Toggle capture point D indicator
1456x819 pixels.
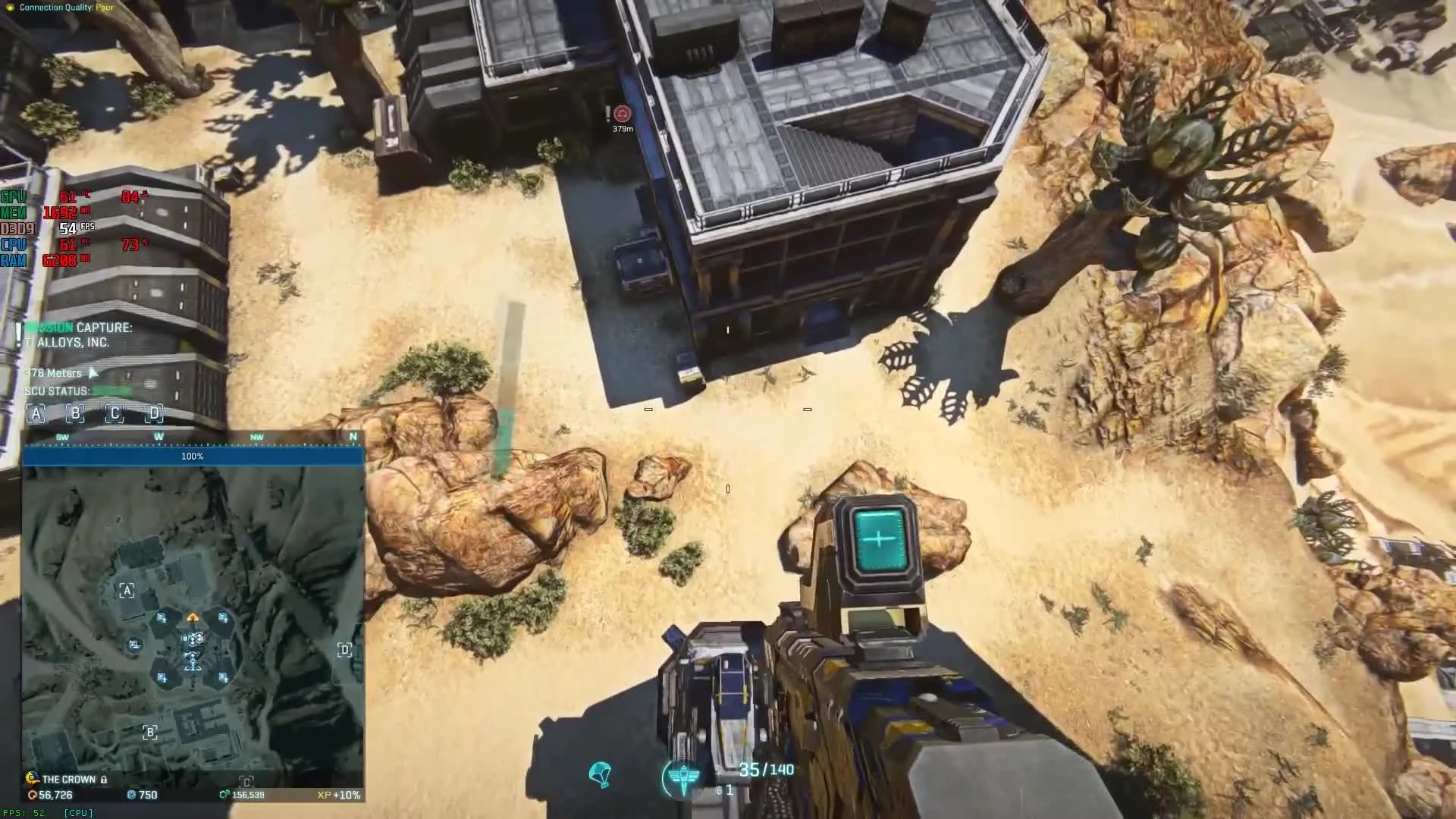154,415
